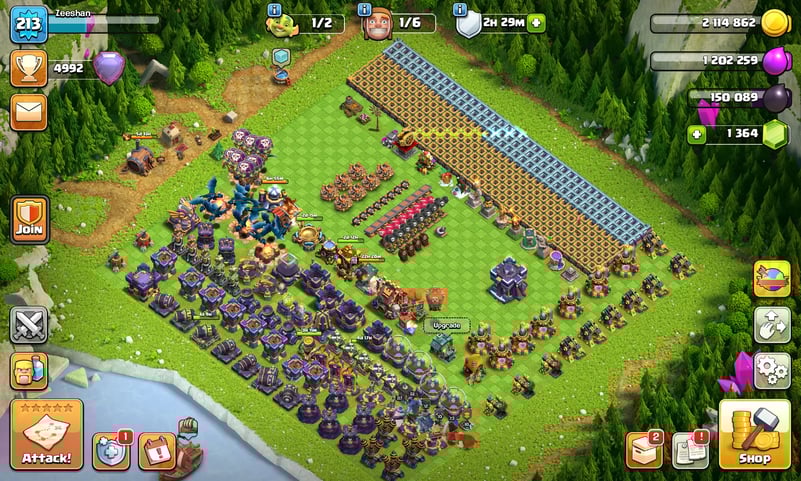
Task: Open the mail envelope inbox
Action: click(x=28, y=111)
